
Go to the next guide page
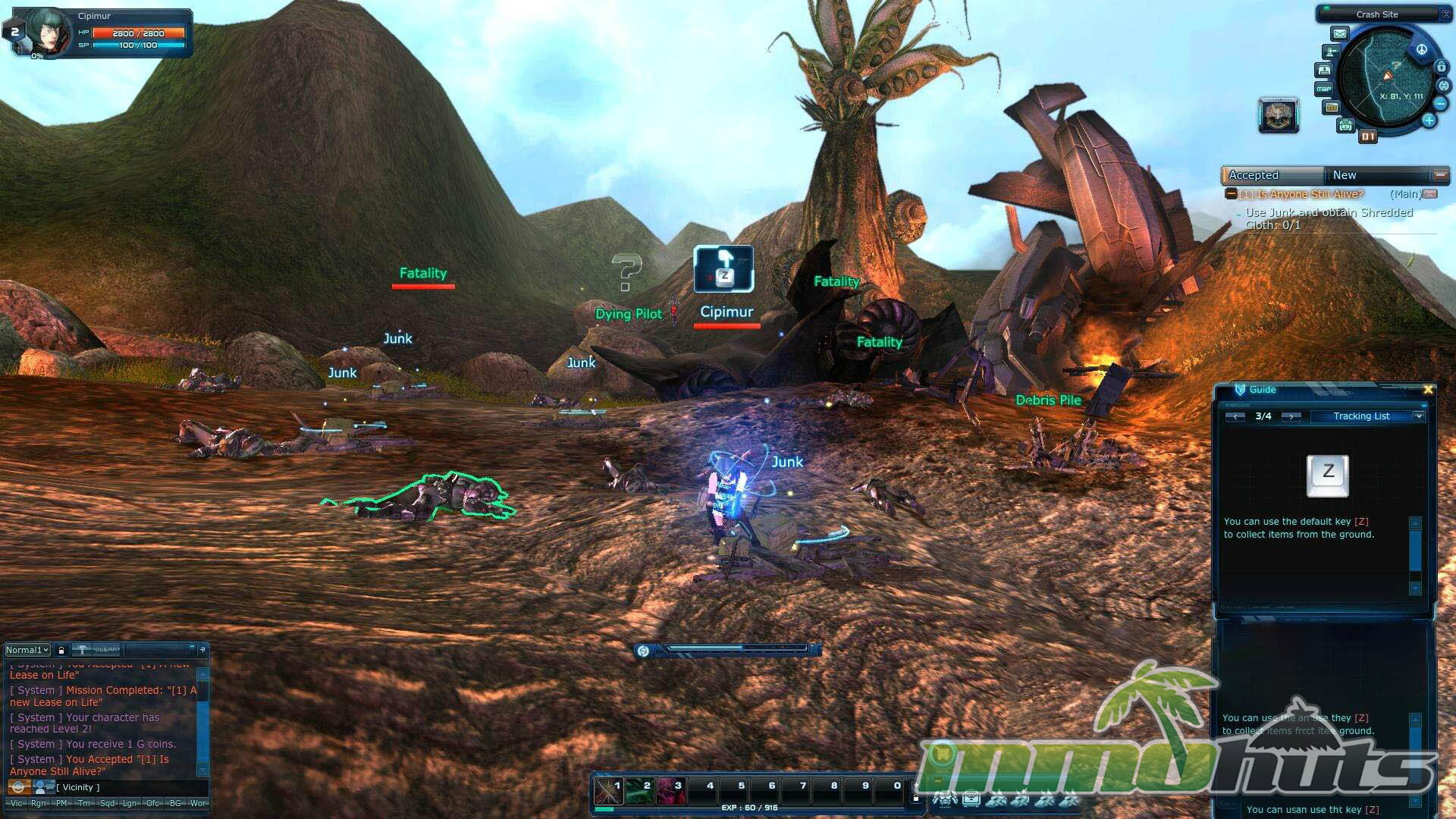click(1291, 416)
